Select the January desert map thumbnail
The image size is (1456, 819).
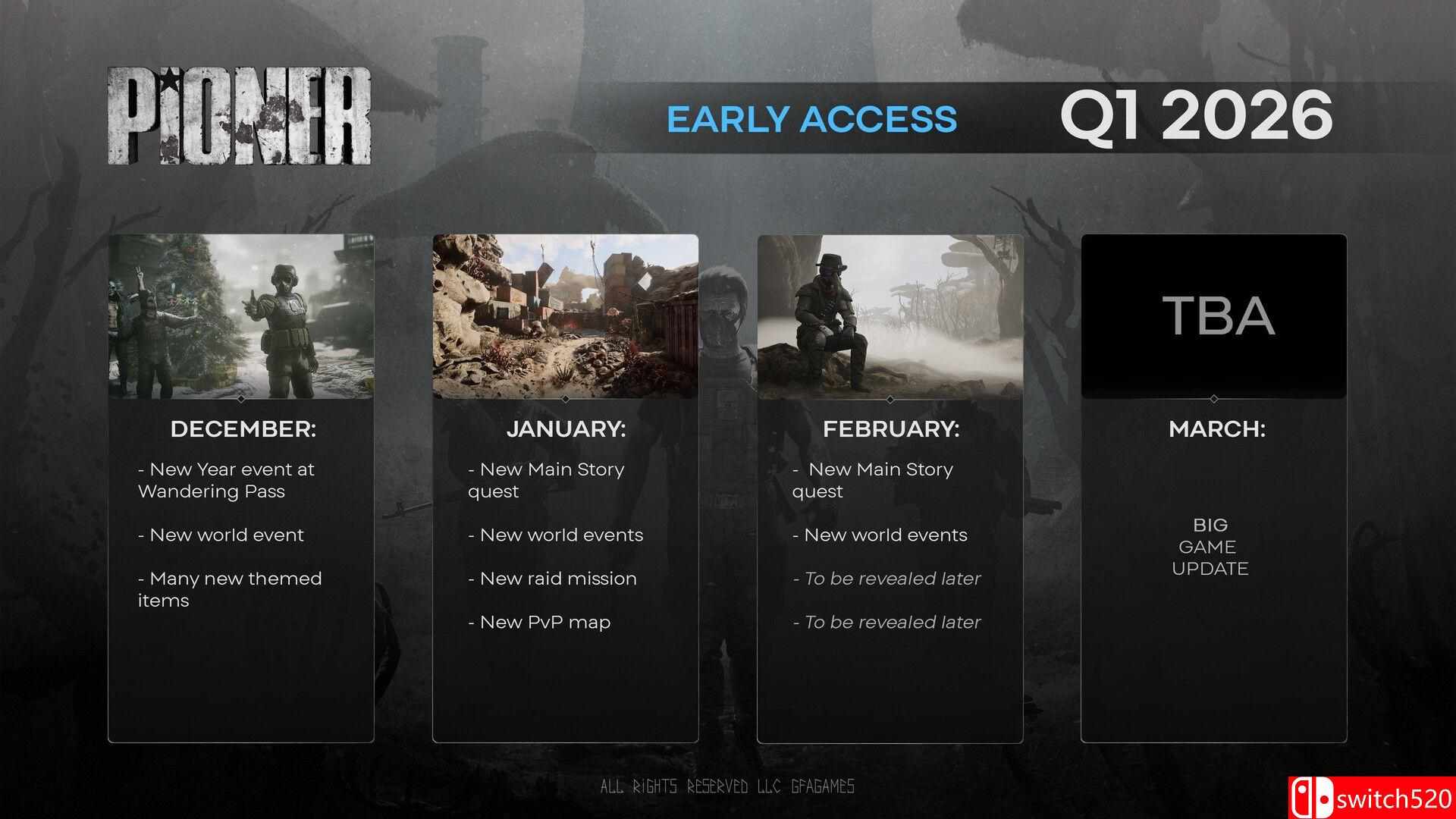[566, 316]
